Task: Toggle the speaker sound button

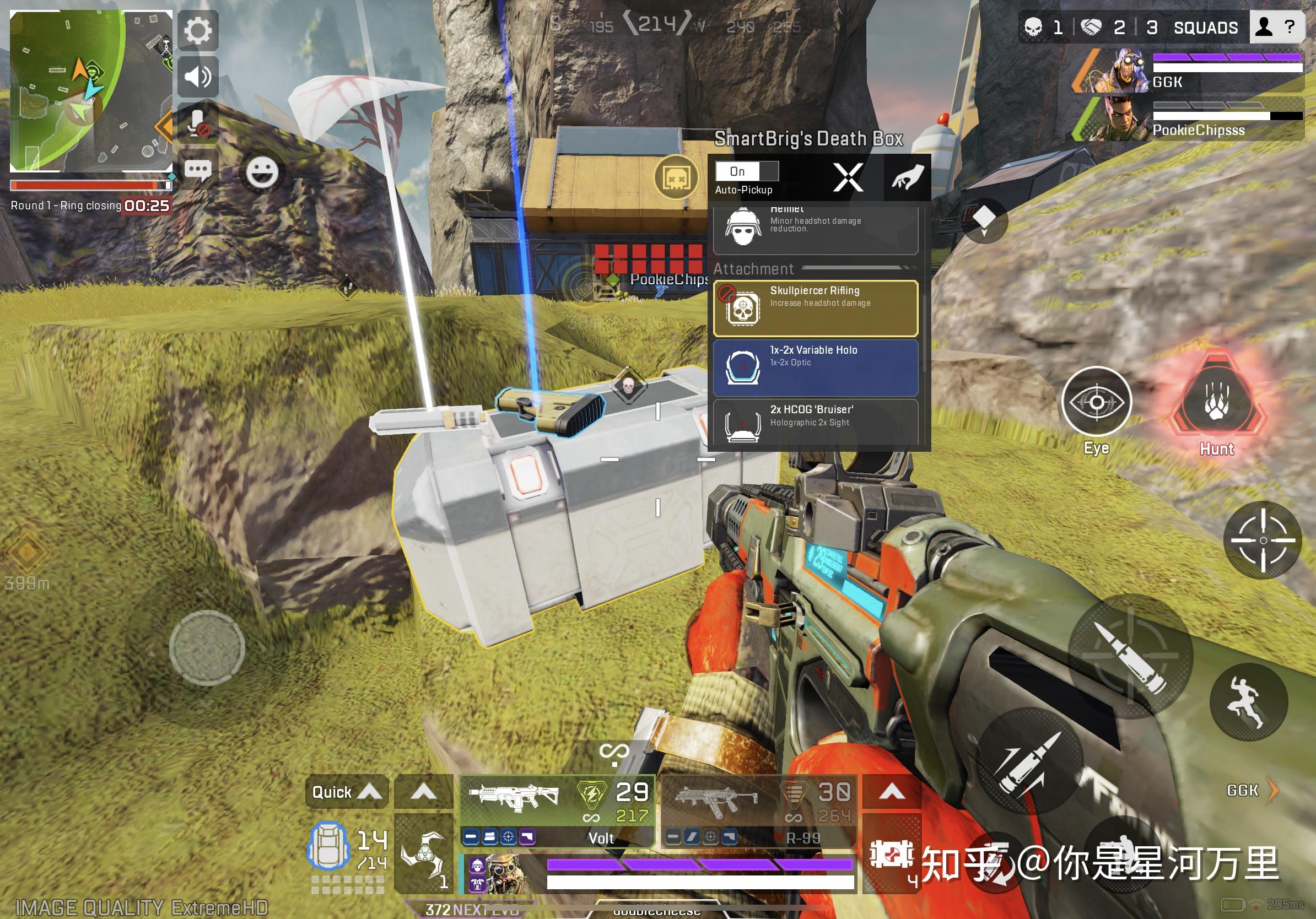Action: (198, 76)
